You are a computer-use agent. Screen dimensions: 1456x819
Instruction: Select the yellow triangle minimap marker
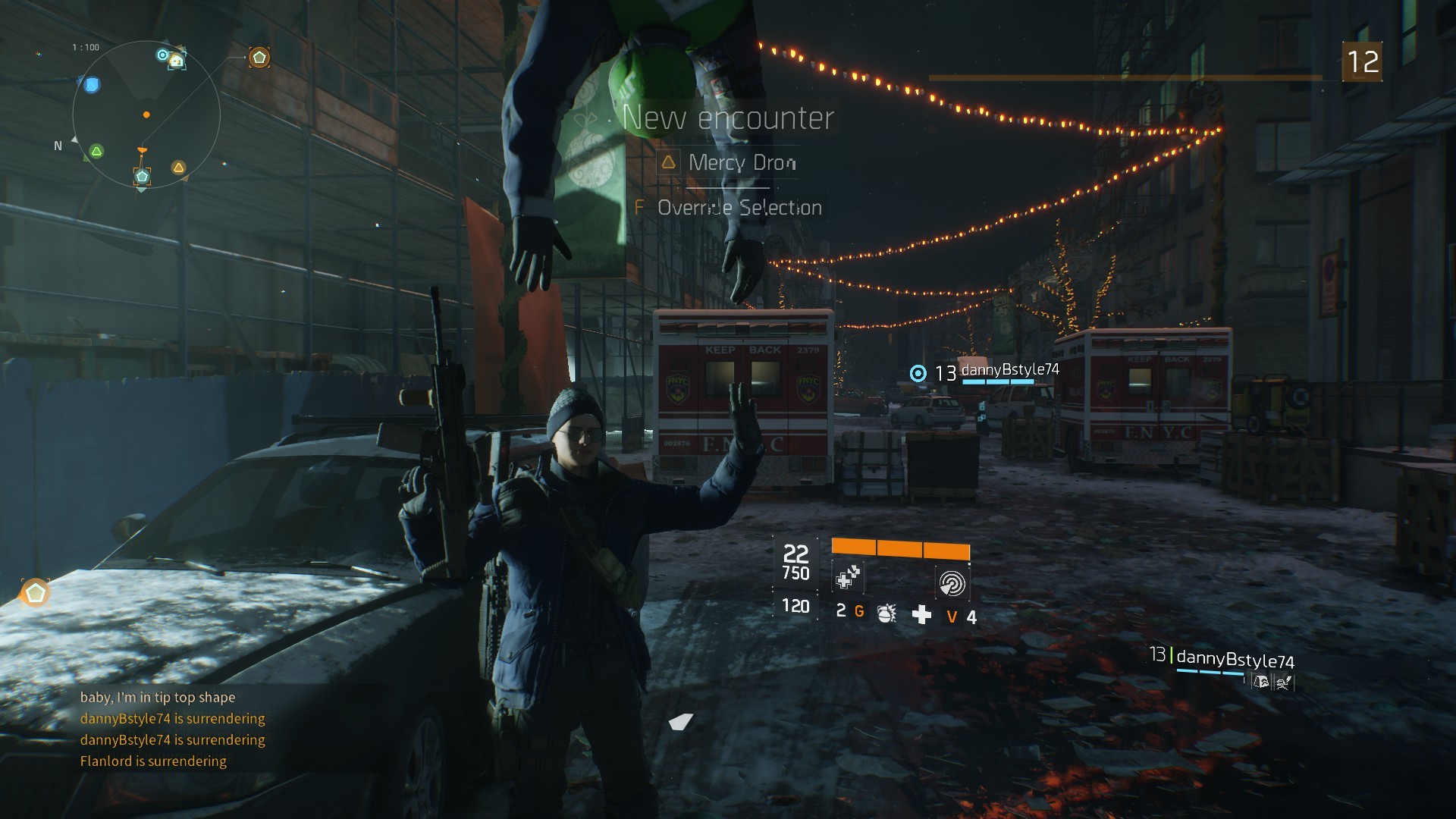coord(178,168)
